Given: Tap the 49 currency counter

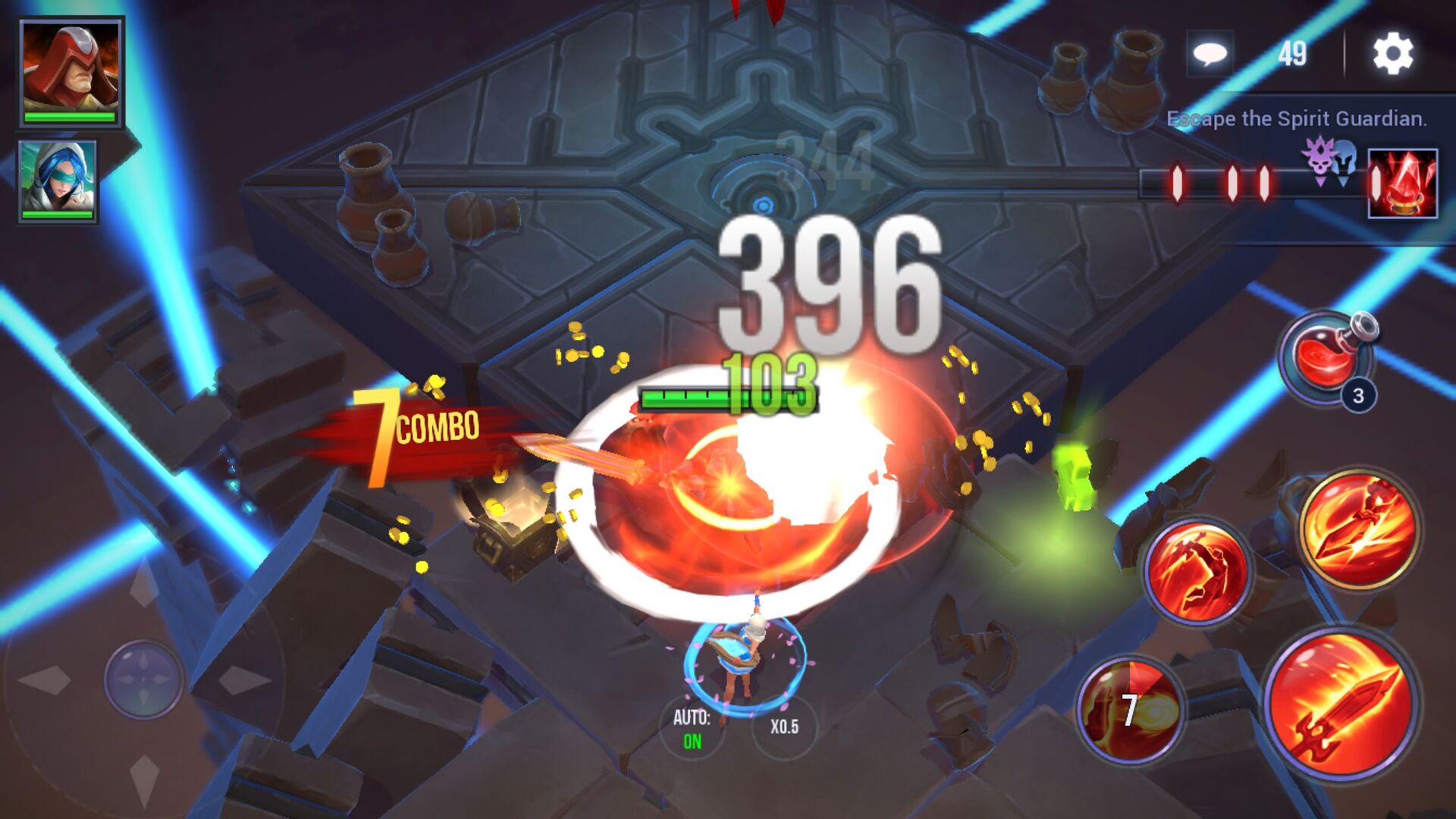Looking at the screenshot, I should click(1294, 54).
